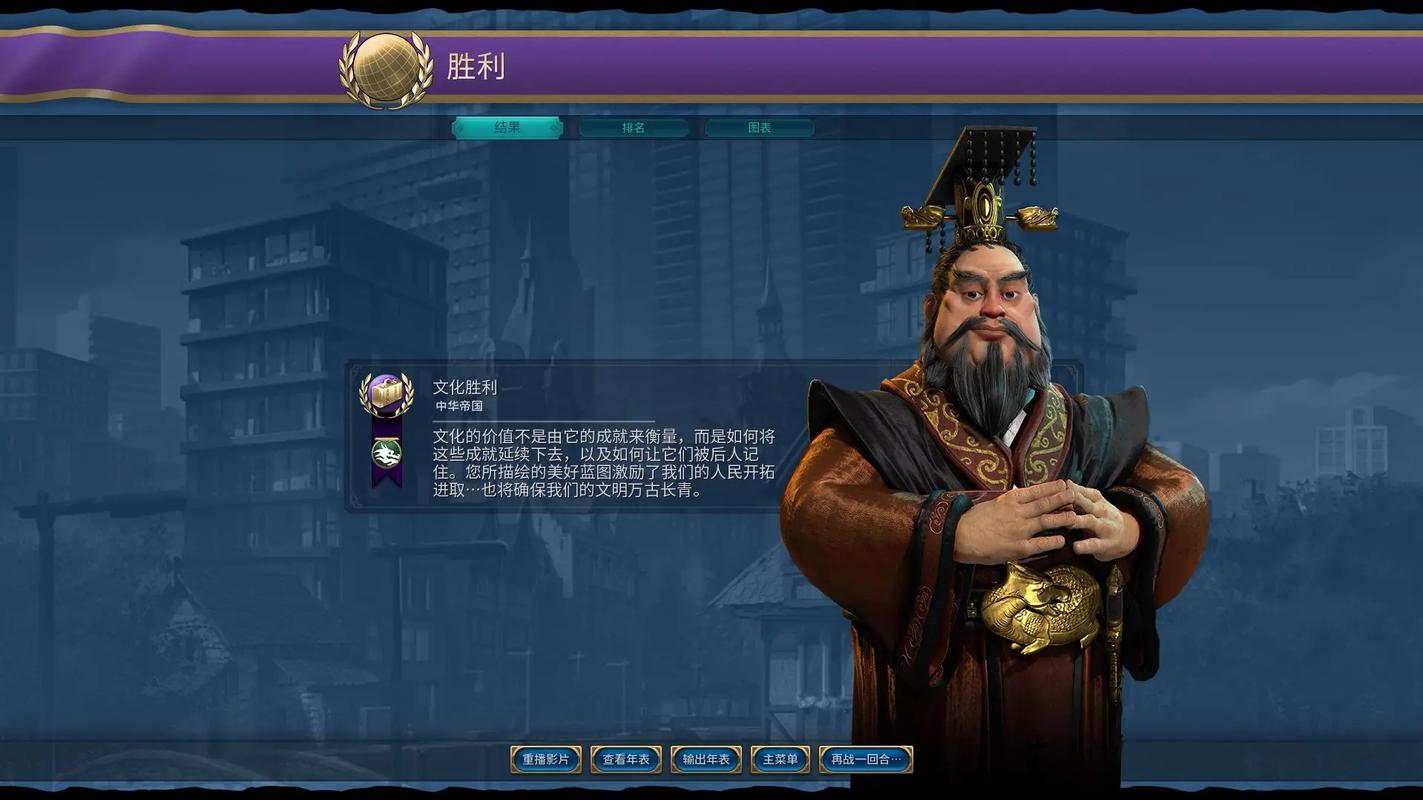Click the 重播影片 replay movie button

(x=544, y=759)
